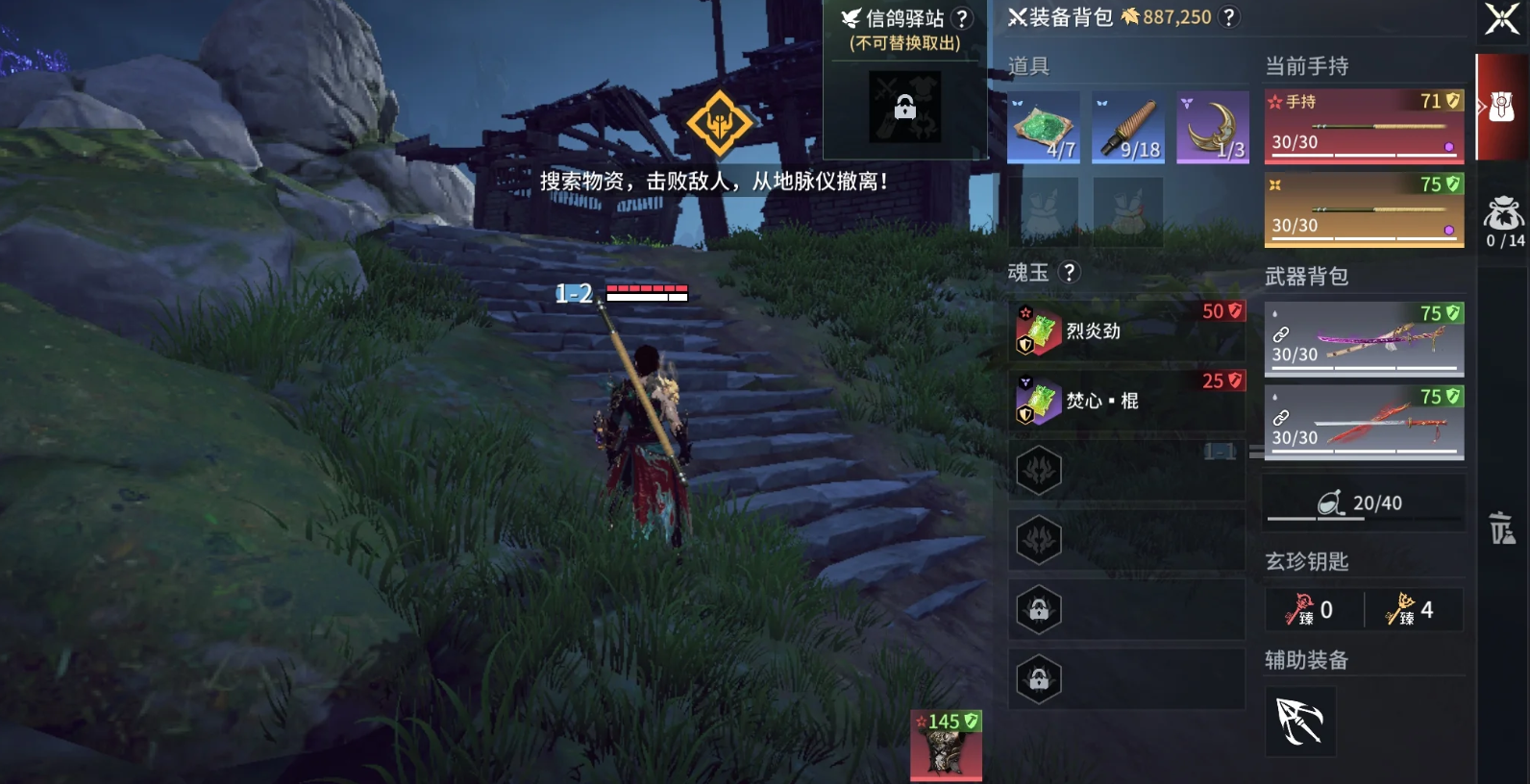Select the whetstone item showing 9/18

pos(1128,126)
